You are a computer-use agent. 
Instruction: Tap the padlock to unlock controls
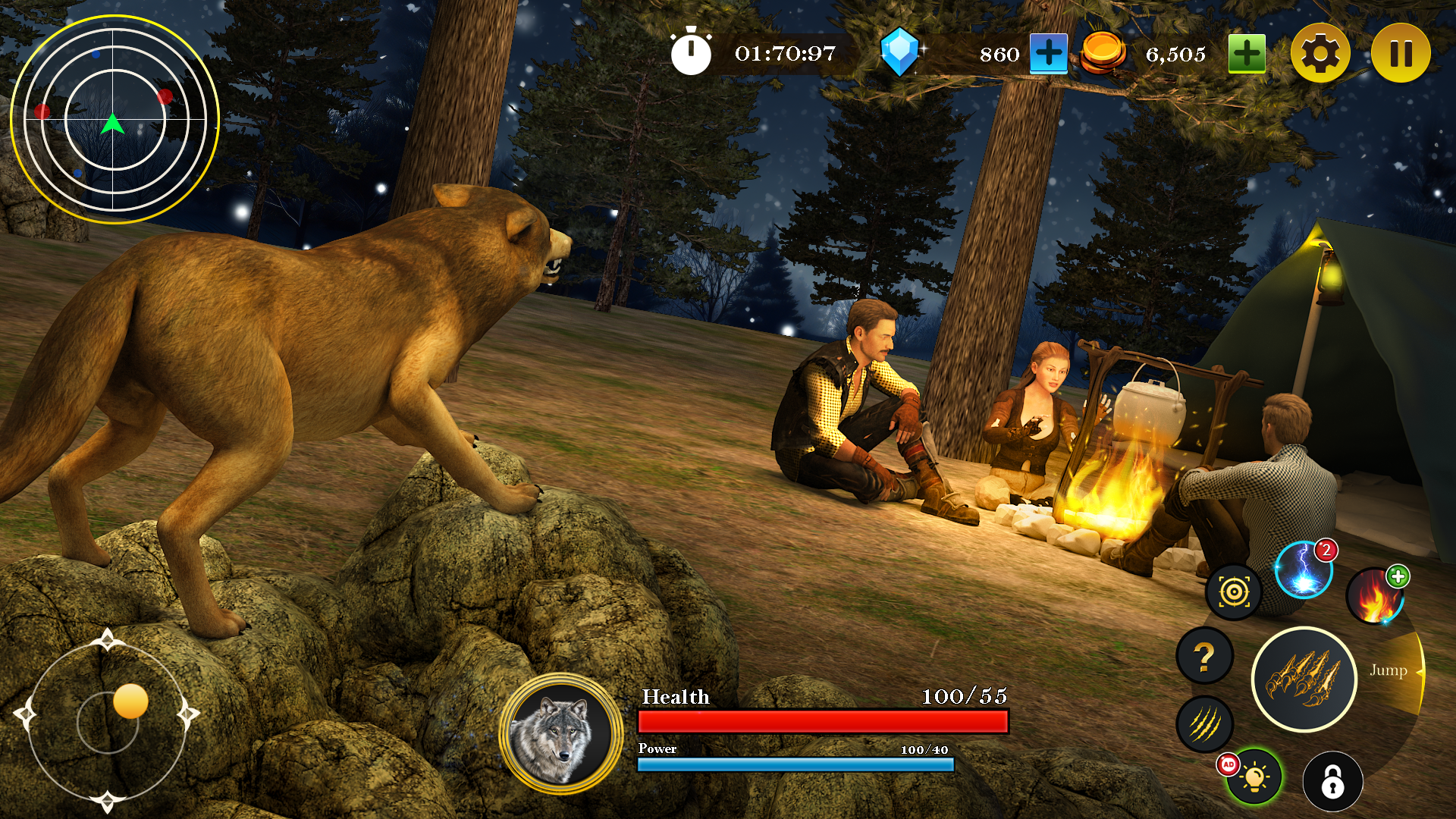click(1334, 780)
